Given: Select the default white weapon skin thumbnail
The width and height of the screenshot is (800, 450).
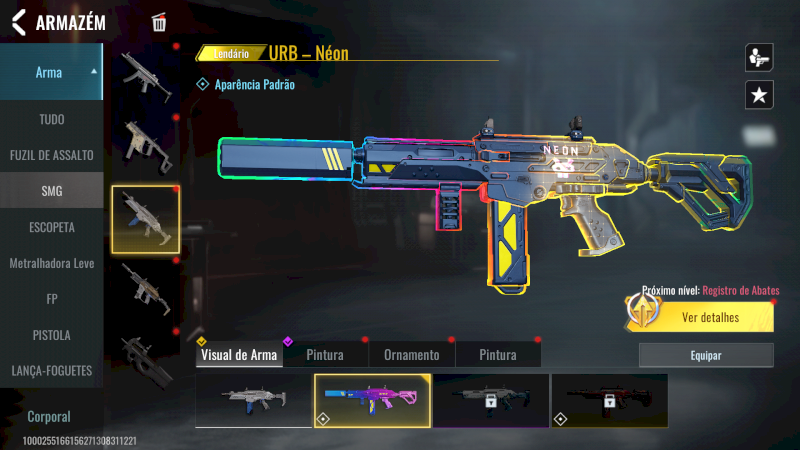Looking at the screenshot, I should (254, 401).
